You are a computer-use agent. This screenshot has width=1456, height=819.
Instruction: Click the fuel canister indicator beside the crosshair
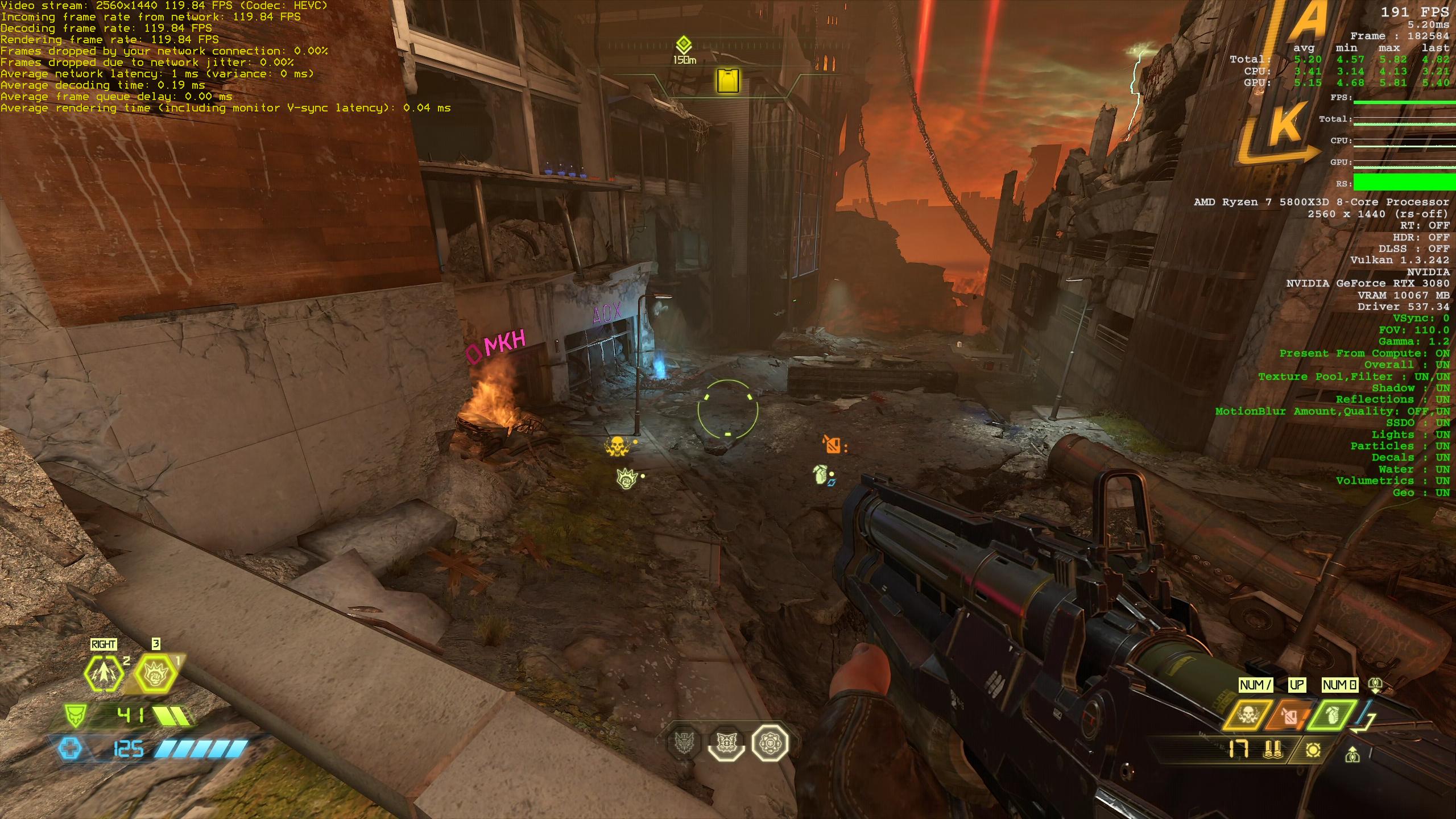[832, 444]
